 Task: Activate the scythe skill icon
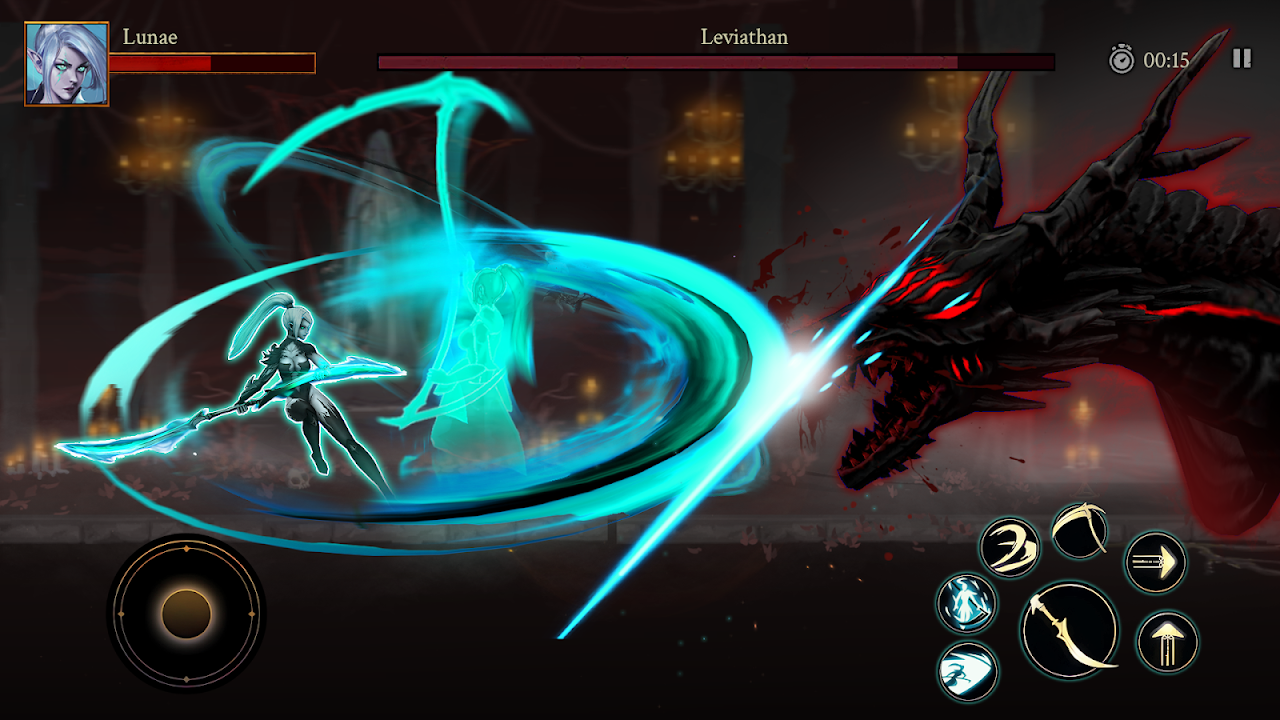[1080, 531]
